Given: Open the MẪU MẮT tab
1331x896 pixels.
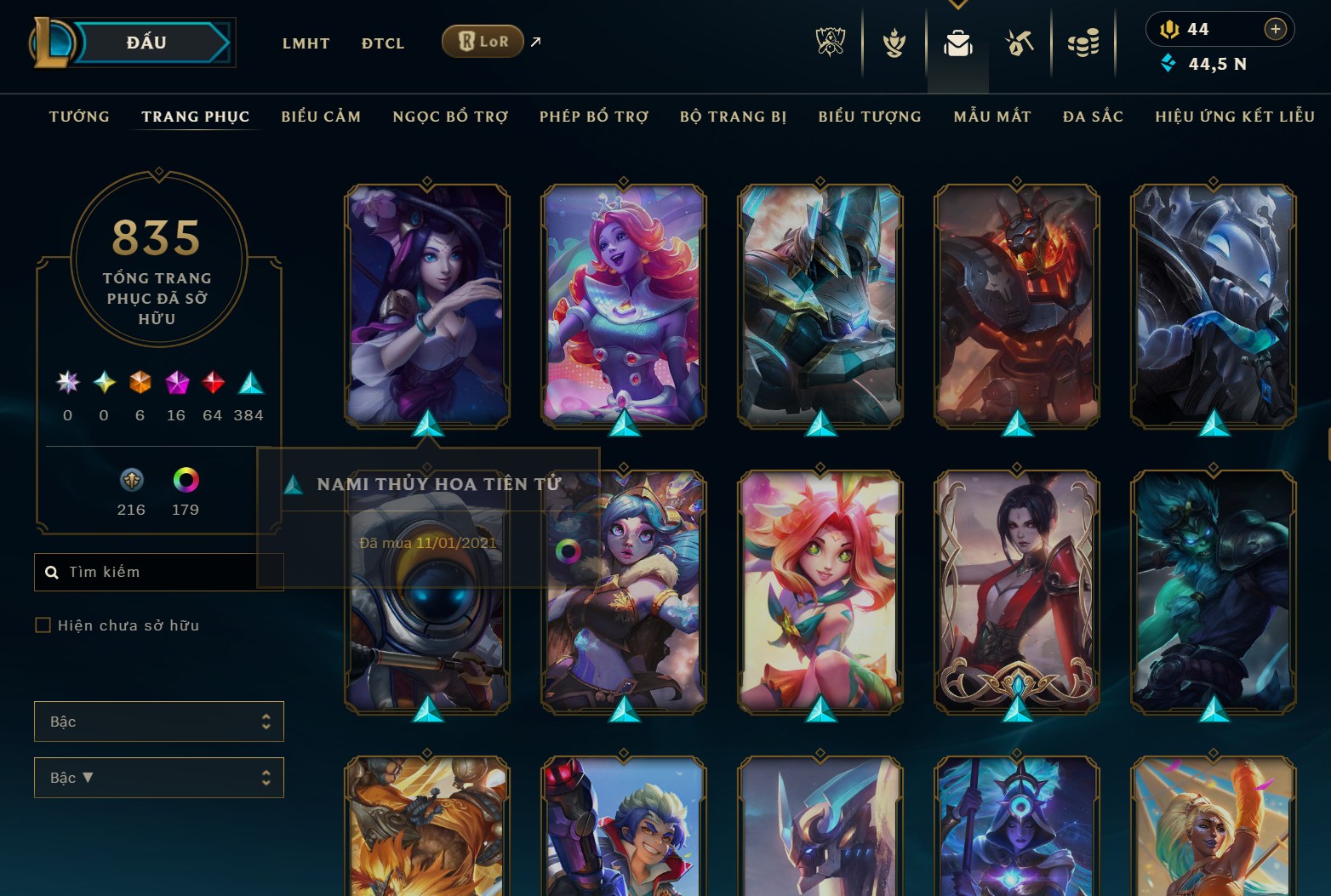Looking at the screenshot, I should click(x=992, y=117).
